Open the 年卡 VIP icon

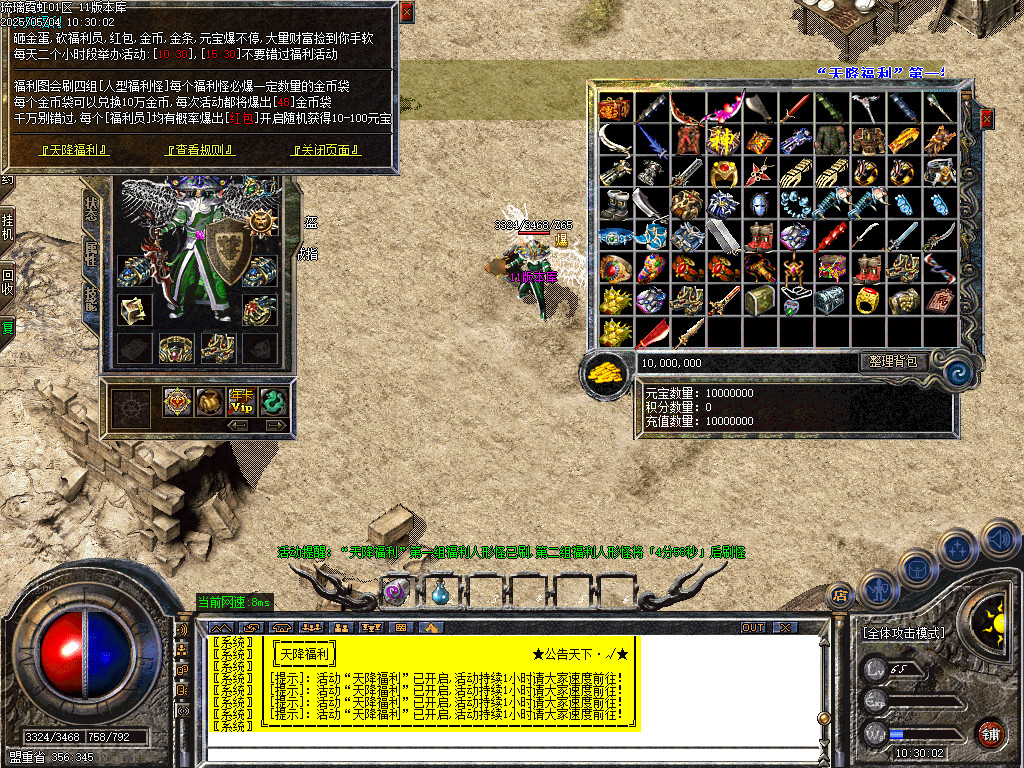[241, 401]
